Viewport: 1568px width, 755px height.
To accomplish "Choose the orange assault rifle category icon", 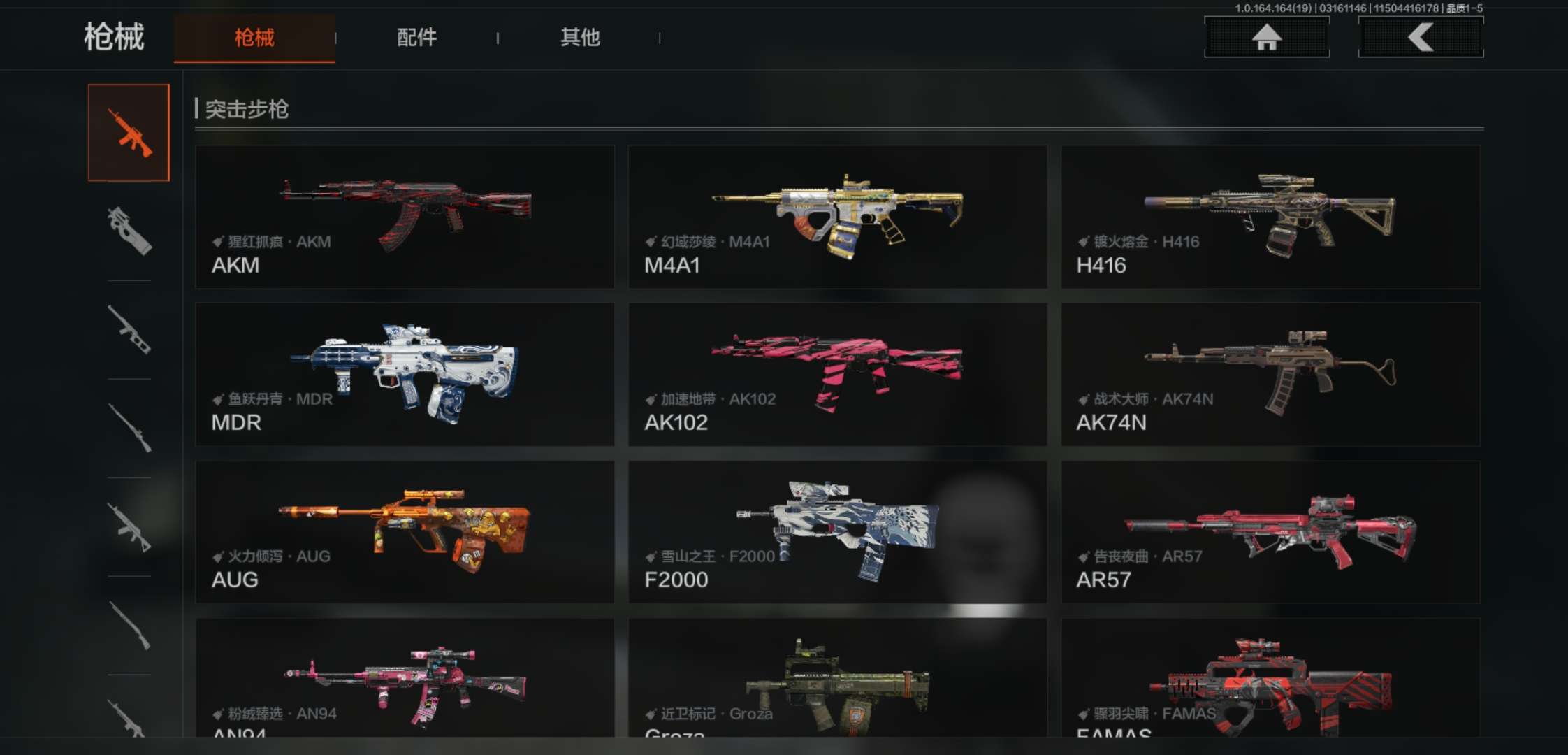I will click(x=129, y=133).
